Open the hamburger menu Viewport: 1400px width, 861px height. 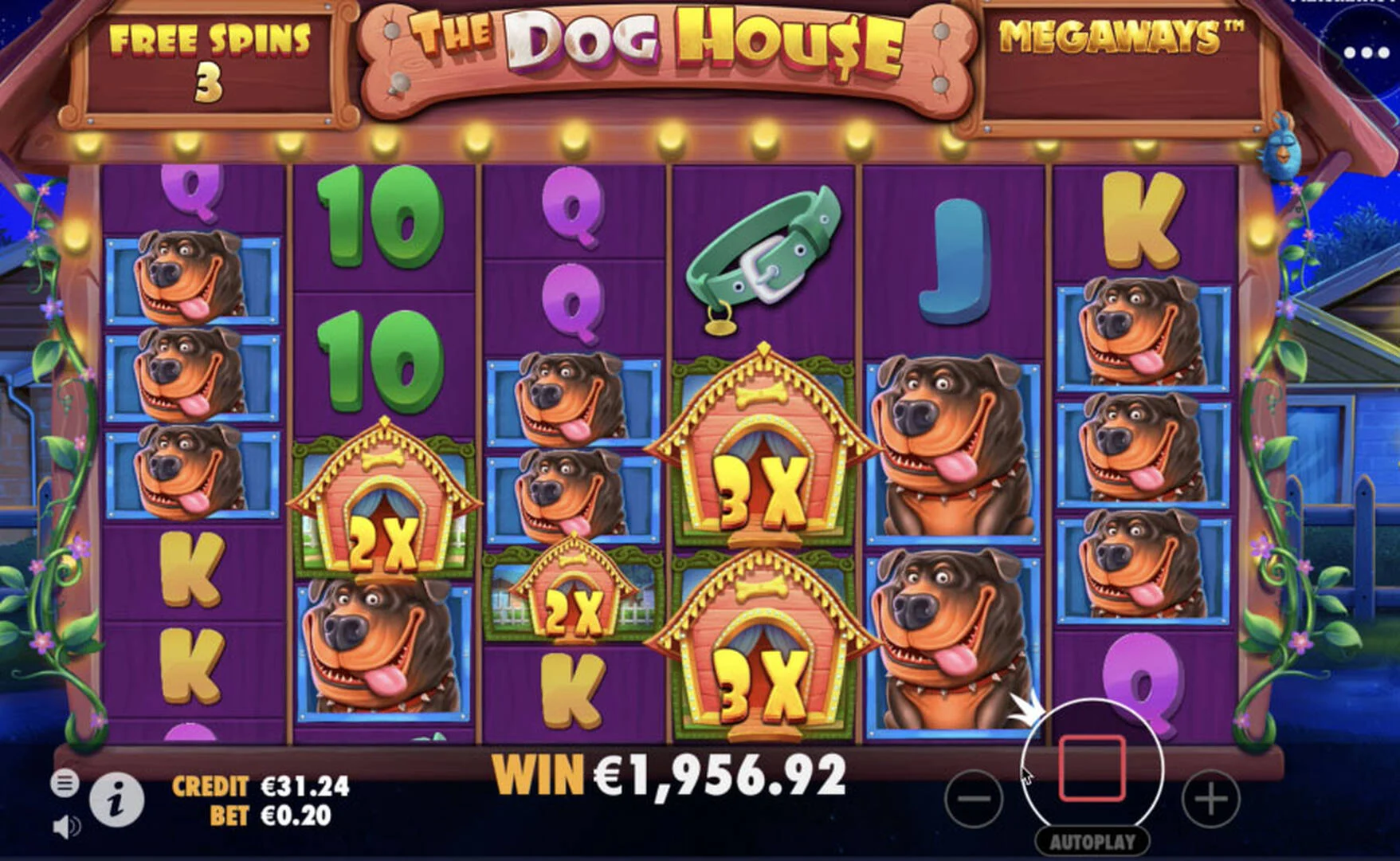coord(65,783)
